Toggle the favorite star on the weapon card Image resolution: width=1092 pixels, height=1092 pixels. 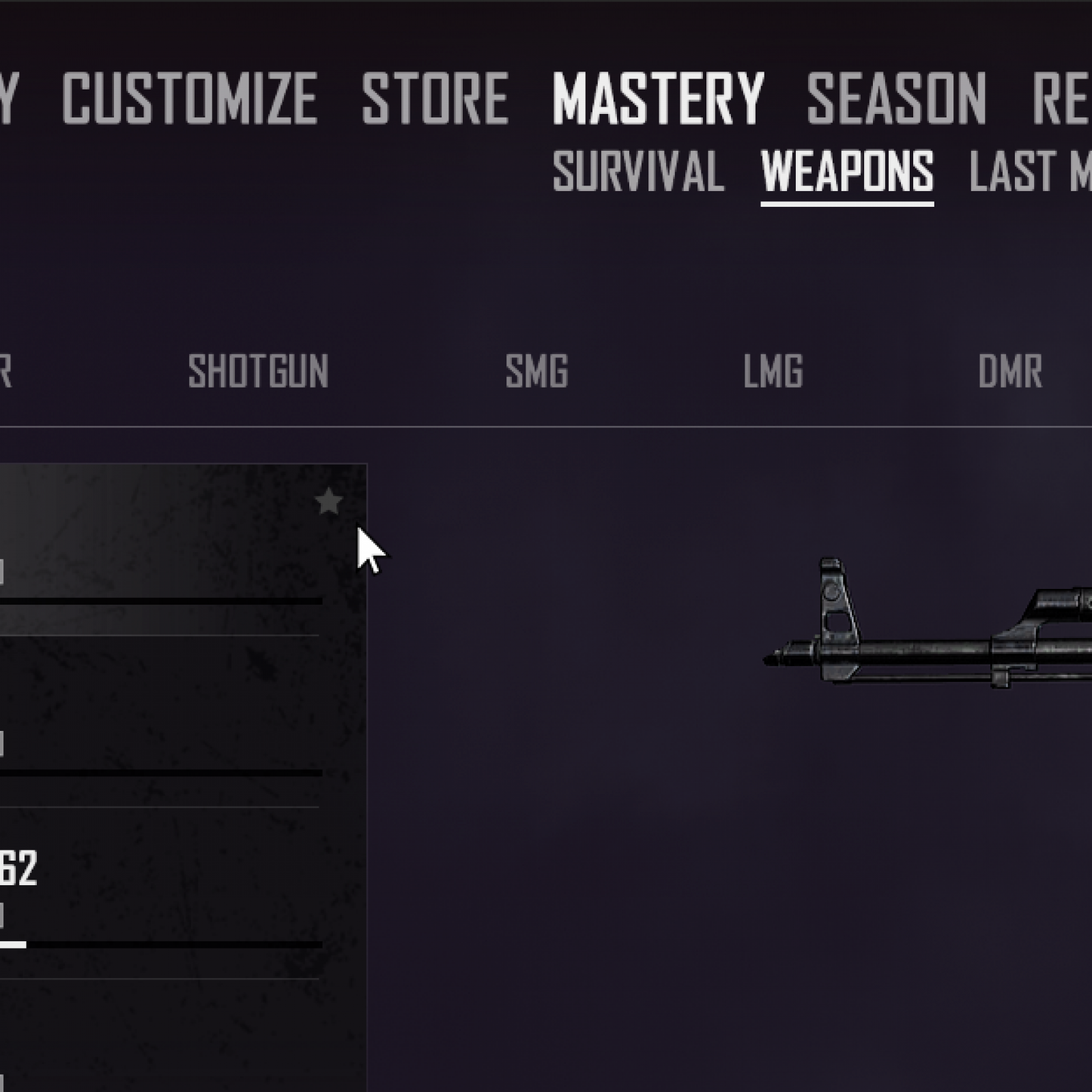click(x=328, y=502)
